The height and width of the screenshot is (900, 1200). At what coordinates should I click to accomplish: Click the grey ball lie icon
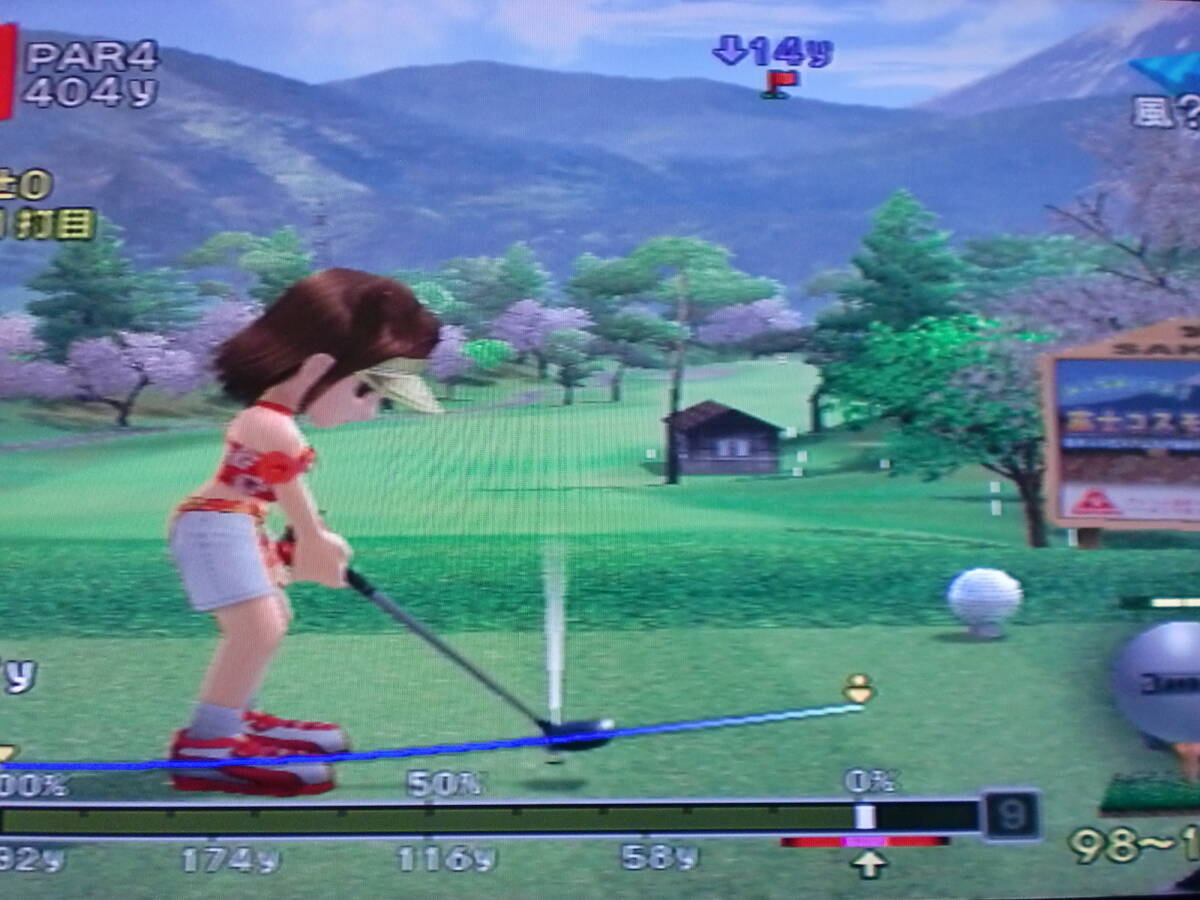pos(1159,681)
